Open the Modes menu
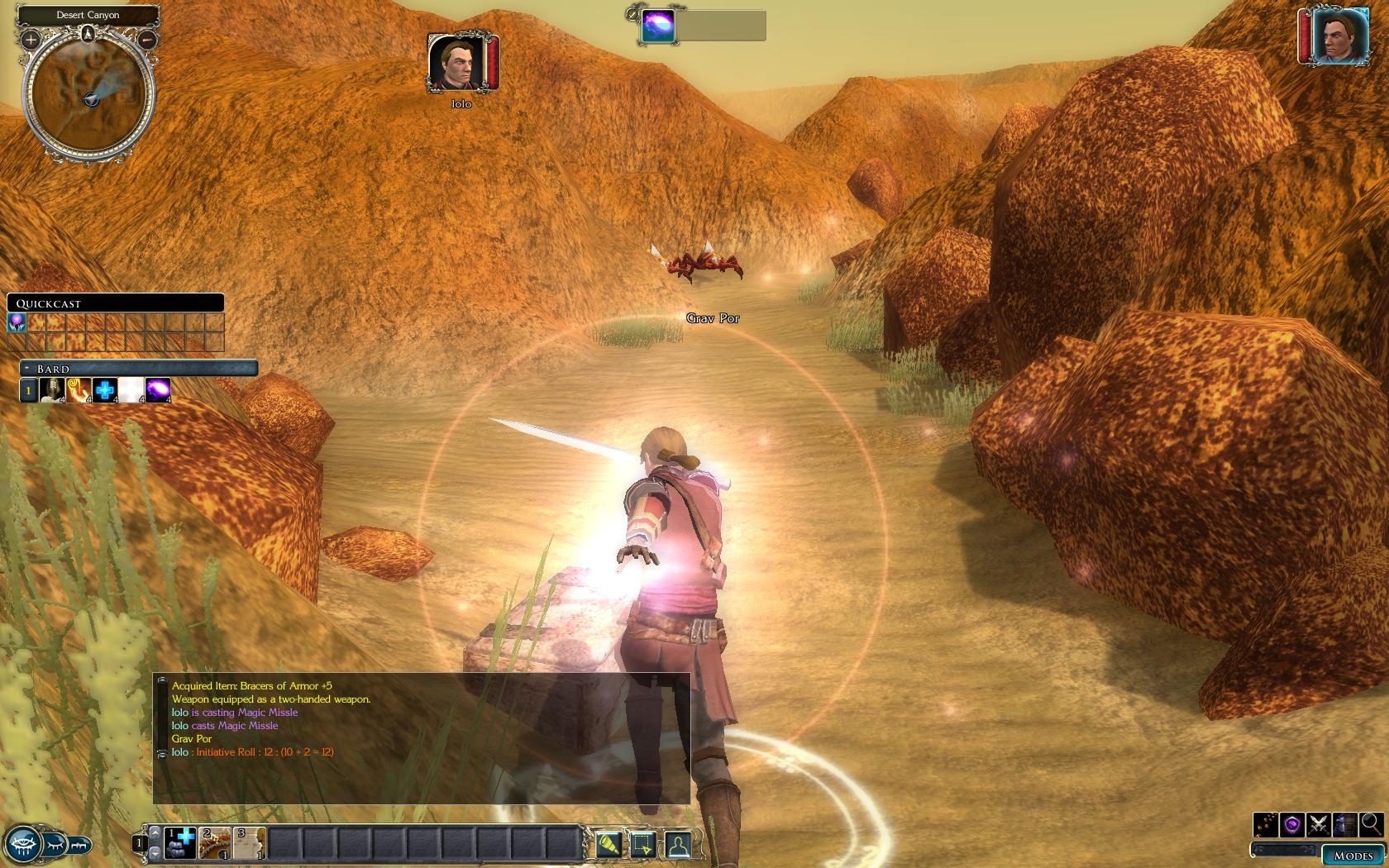The image size is (1389, 868). coord(1353,856)
